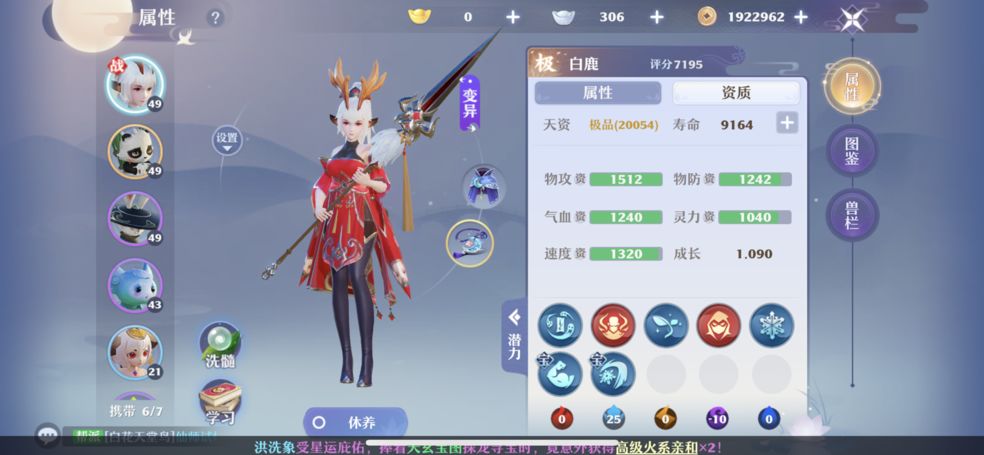984x455 pixels.
Task: Switch to the 属性 stats tab
Action: click(x=598, y=93)
